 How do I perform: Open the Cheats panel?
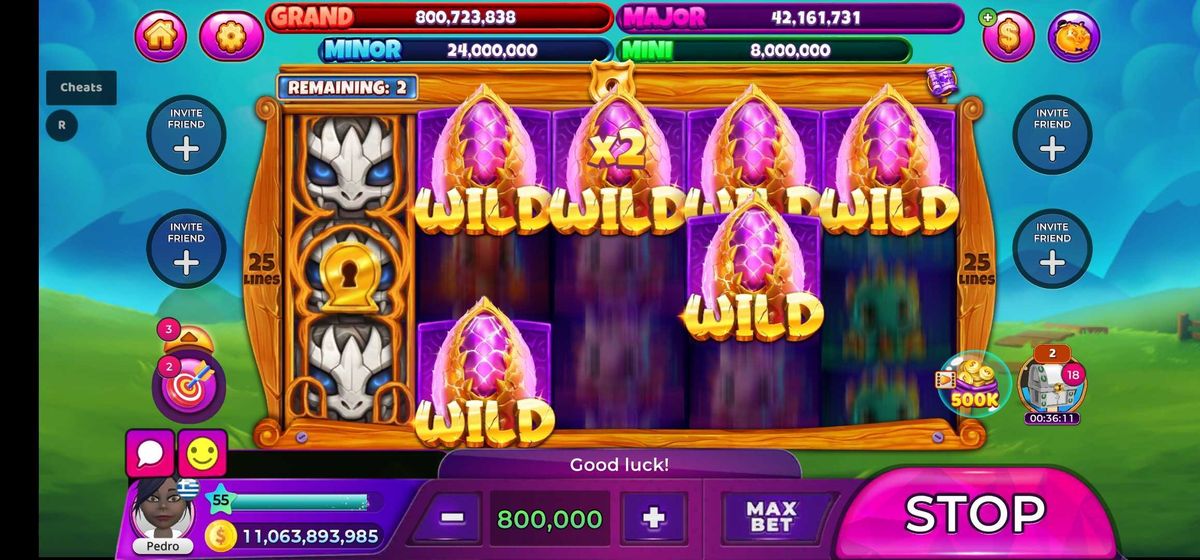(81, 87)
